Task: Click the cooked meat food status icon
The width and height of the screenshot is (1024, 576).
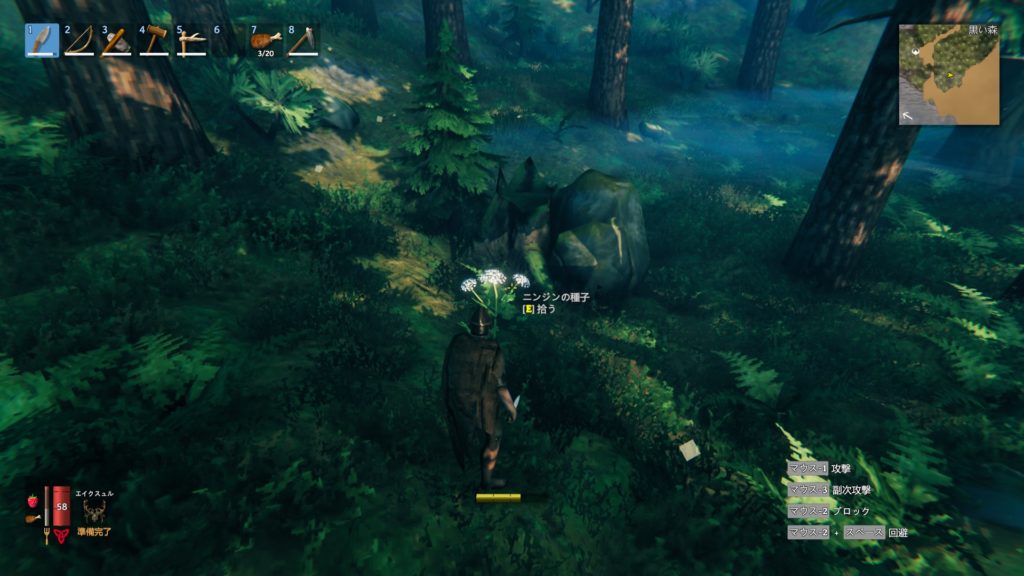Action: click(x=33, y=516)
